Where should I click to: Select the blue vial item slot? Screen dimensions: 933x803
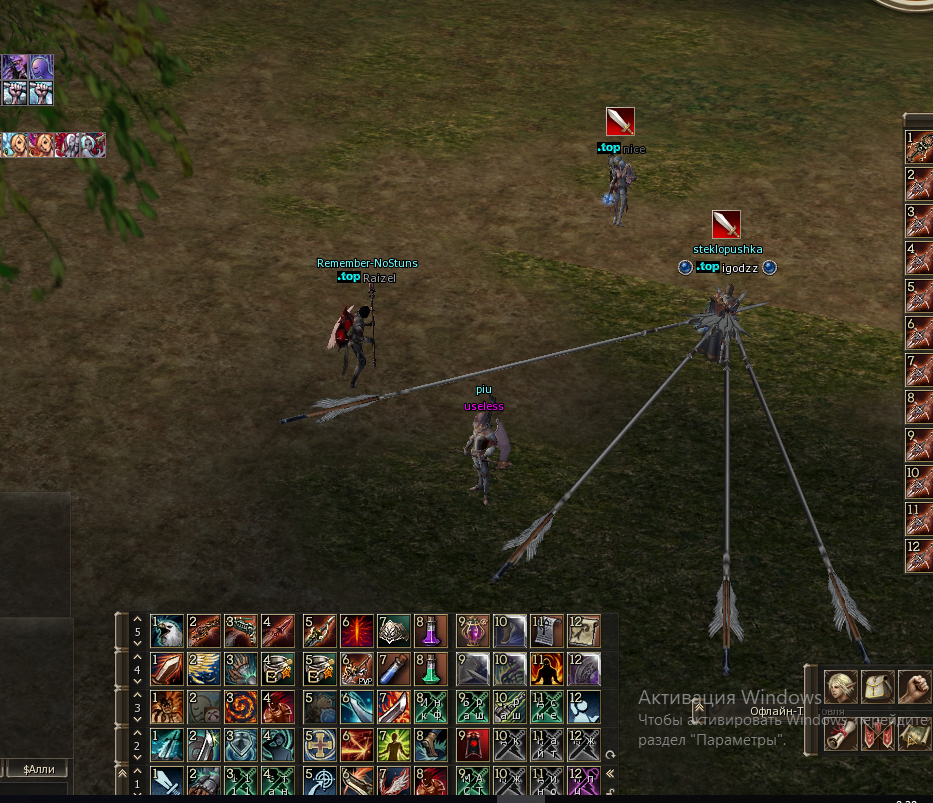394,668
